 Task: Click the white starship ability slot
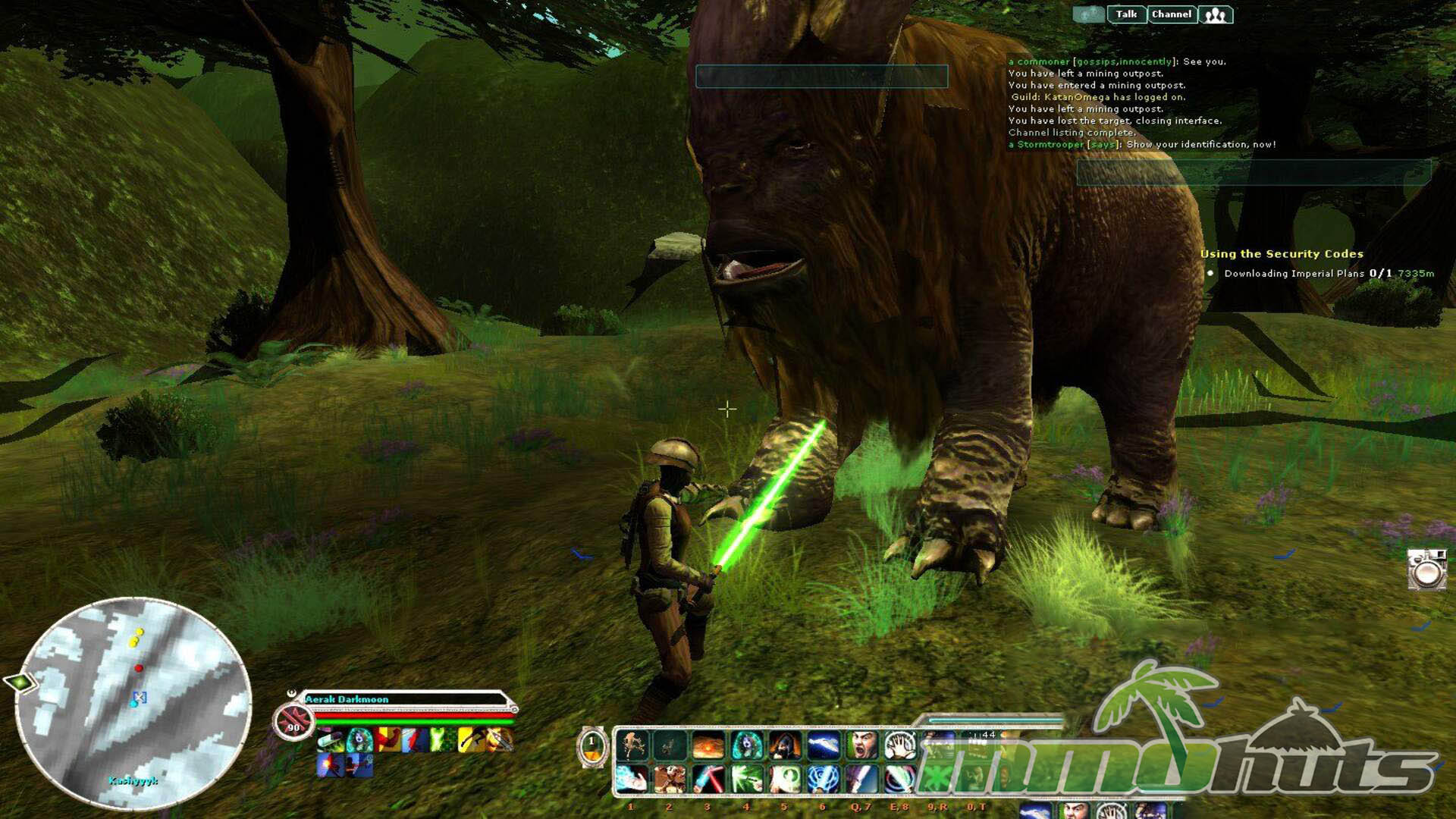pos(823,745)
